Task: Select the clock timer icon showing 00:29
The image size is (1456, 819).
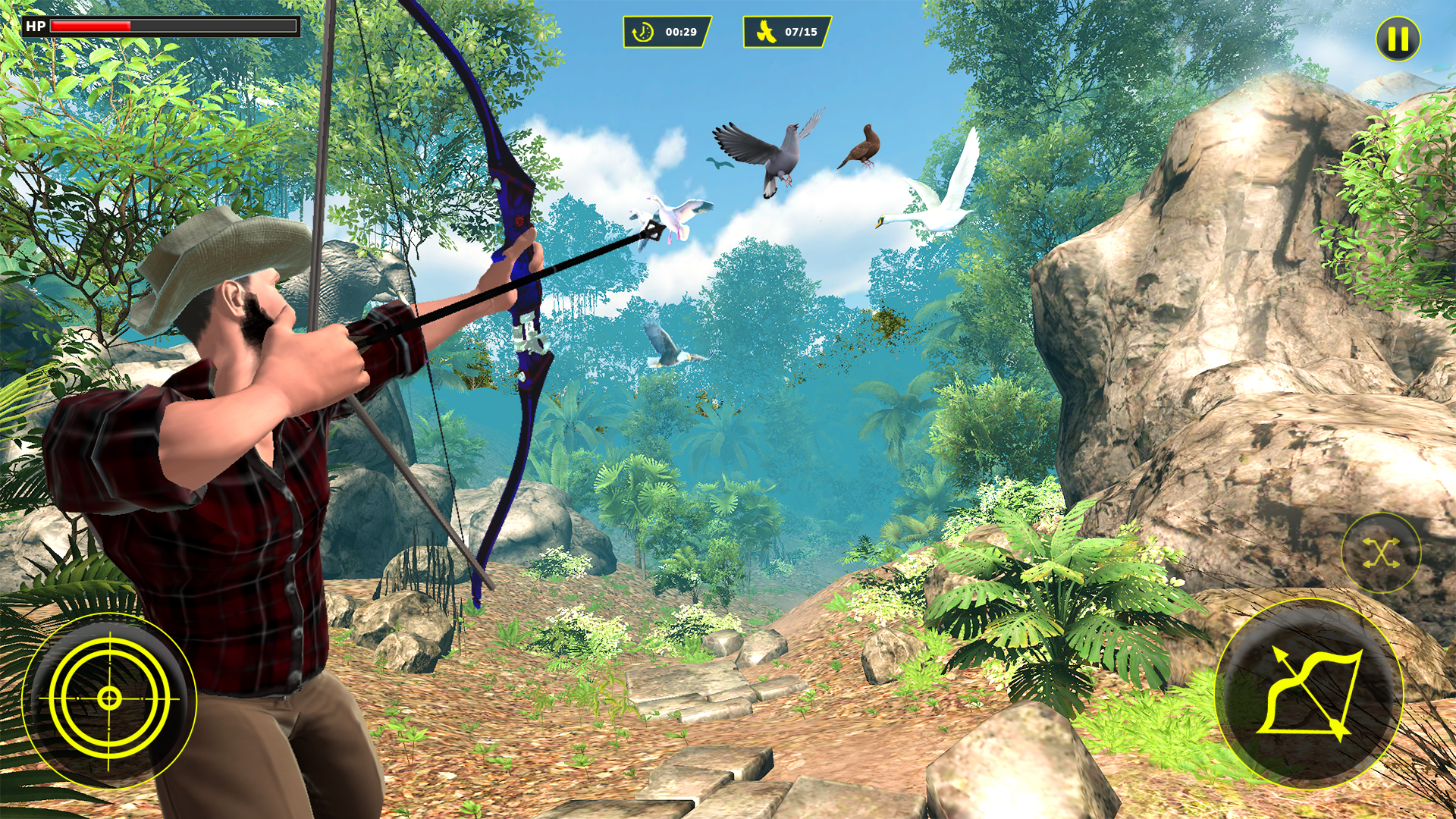Action: point(643,32)
